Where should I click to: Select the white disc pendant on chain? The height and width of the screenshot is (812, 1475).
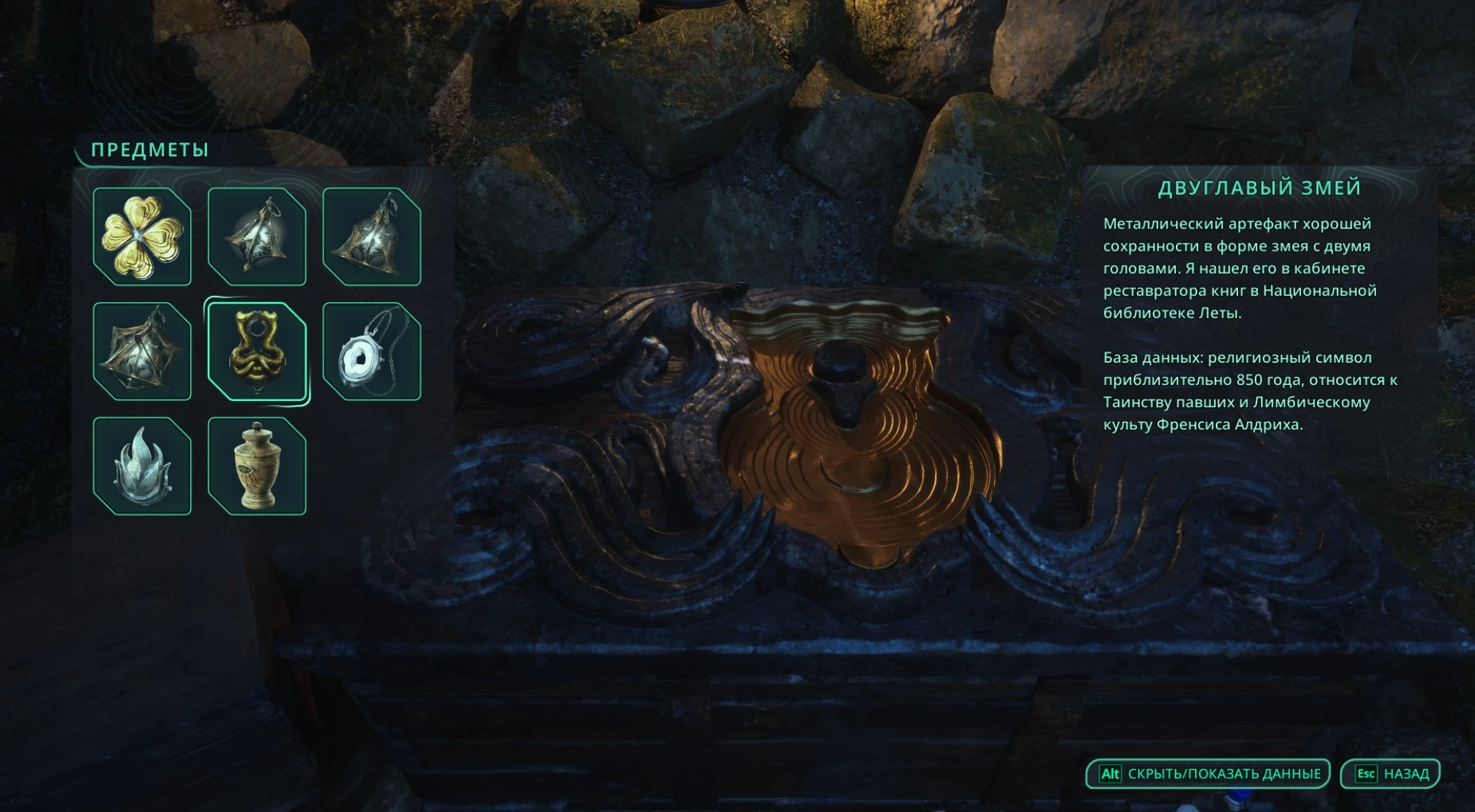372,351
